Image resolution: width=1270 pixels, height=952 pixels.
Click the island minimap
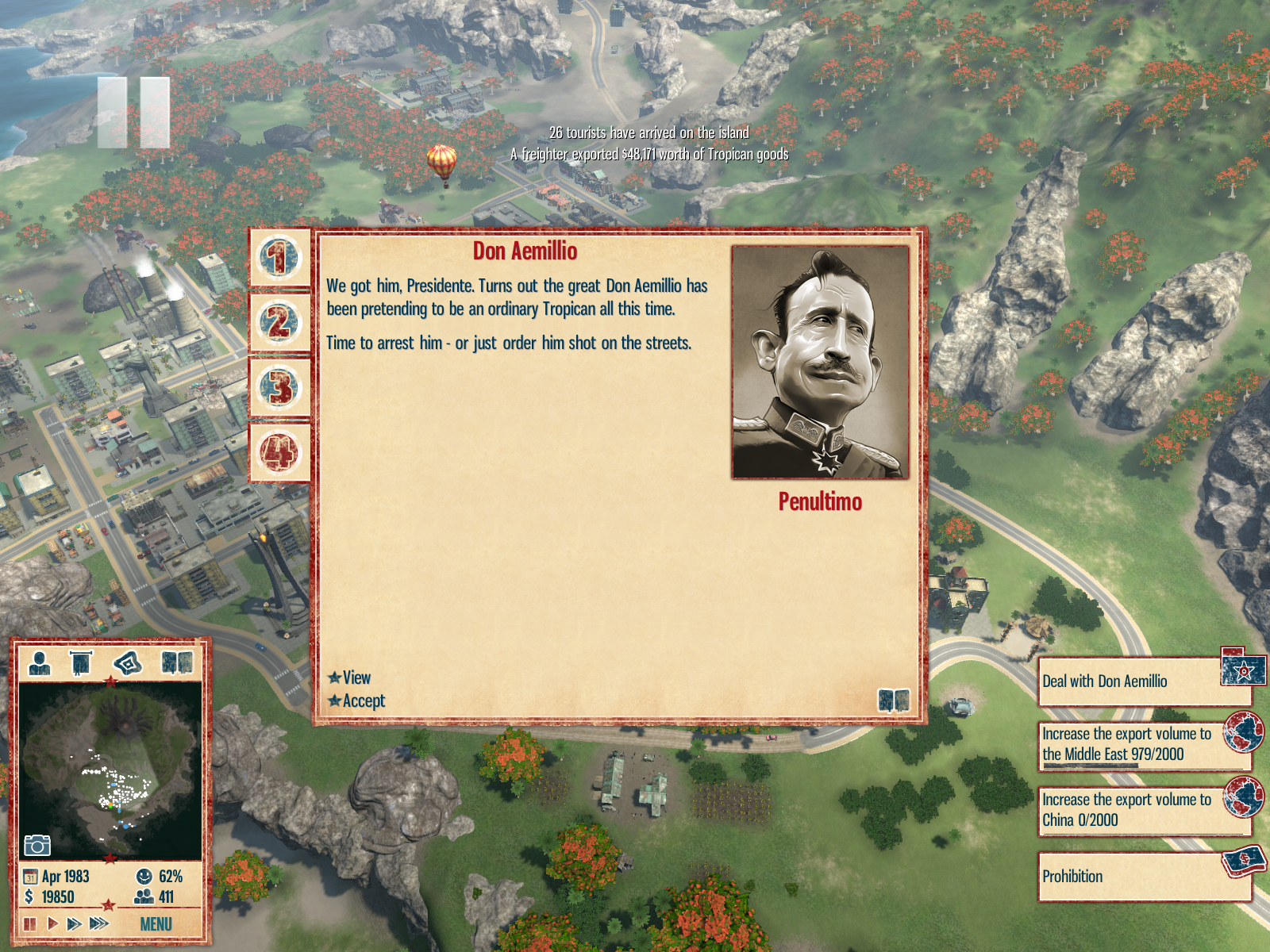click(110, 770)
